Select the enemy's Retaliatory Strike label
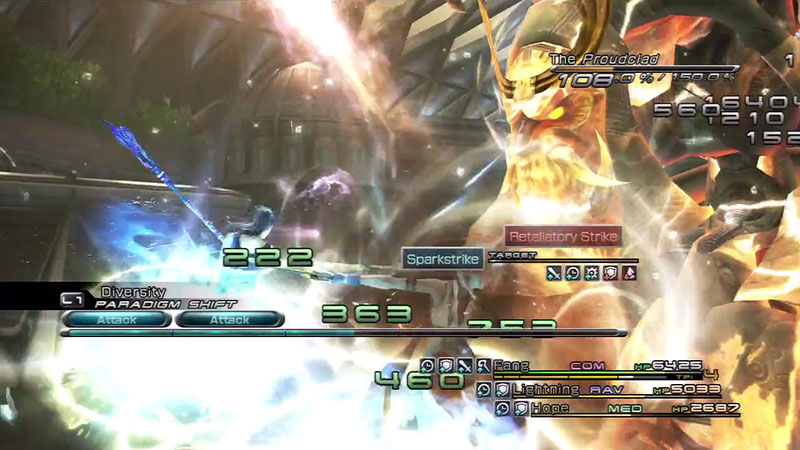Image resolution: width=800 pixels, height=450 pixels. click(x=563, y=237)
